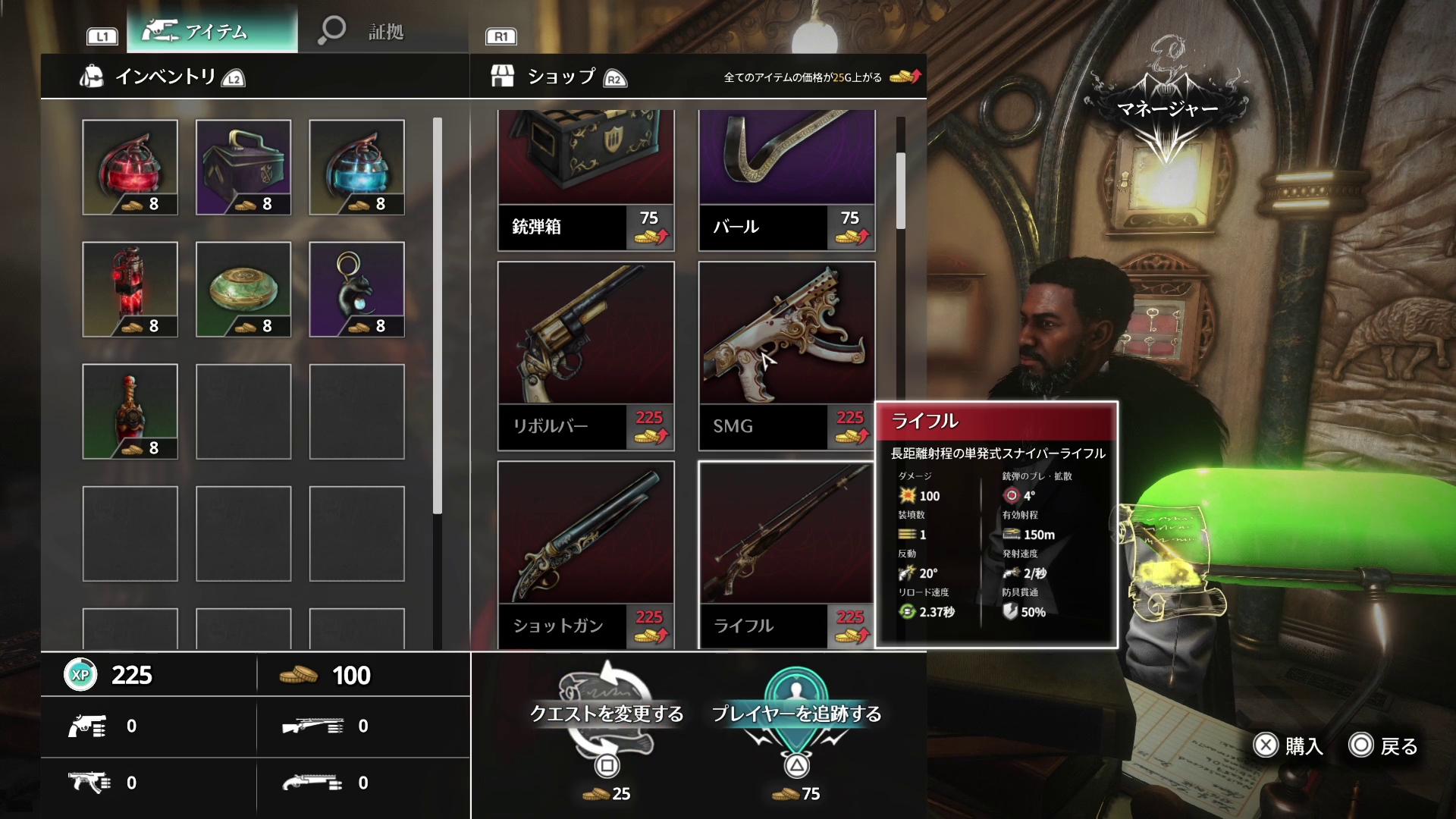Select the red lantern trap item

click(x=130, y=289)
